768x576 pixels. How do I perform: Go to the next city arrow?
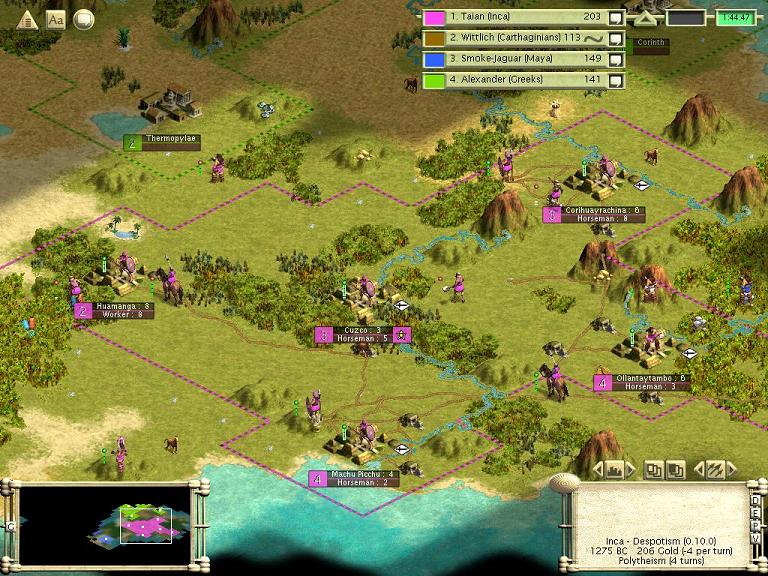[x=630, y=468]
